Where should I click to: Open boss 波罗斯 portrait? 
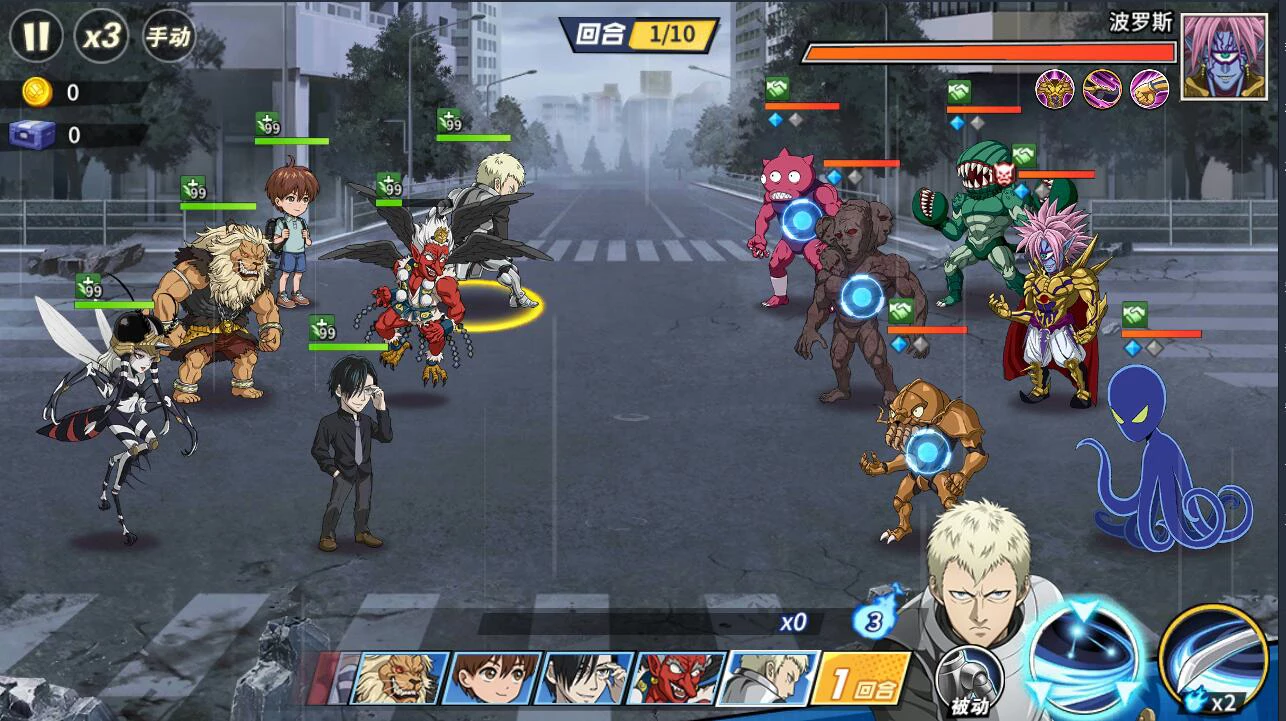1216,57
